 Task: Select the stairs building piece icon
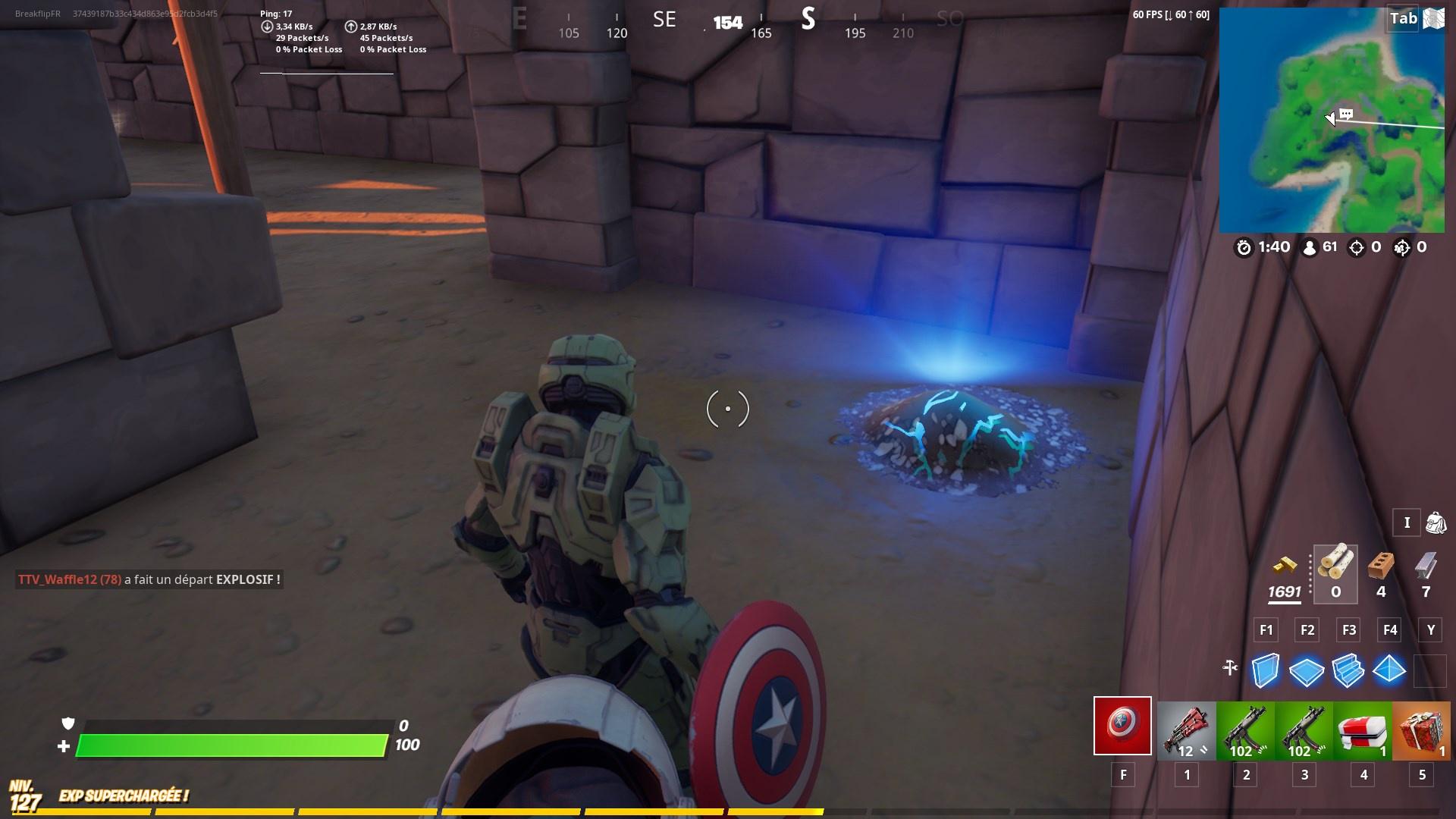[1350, 670]
